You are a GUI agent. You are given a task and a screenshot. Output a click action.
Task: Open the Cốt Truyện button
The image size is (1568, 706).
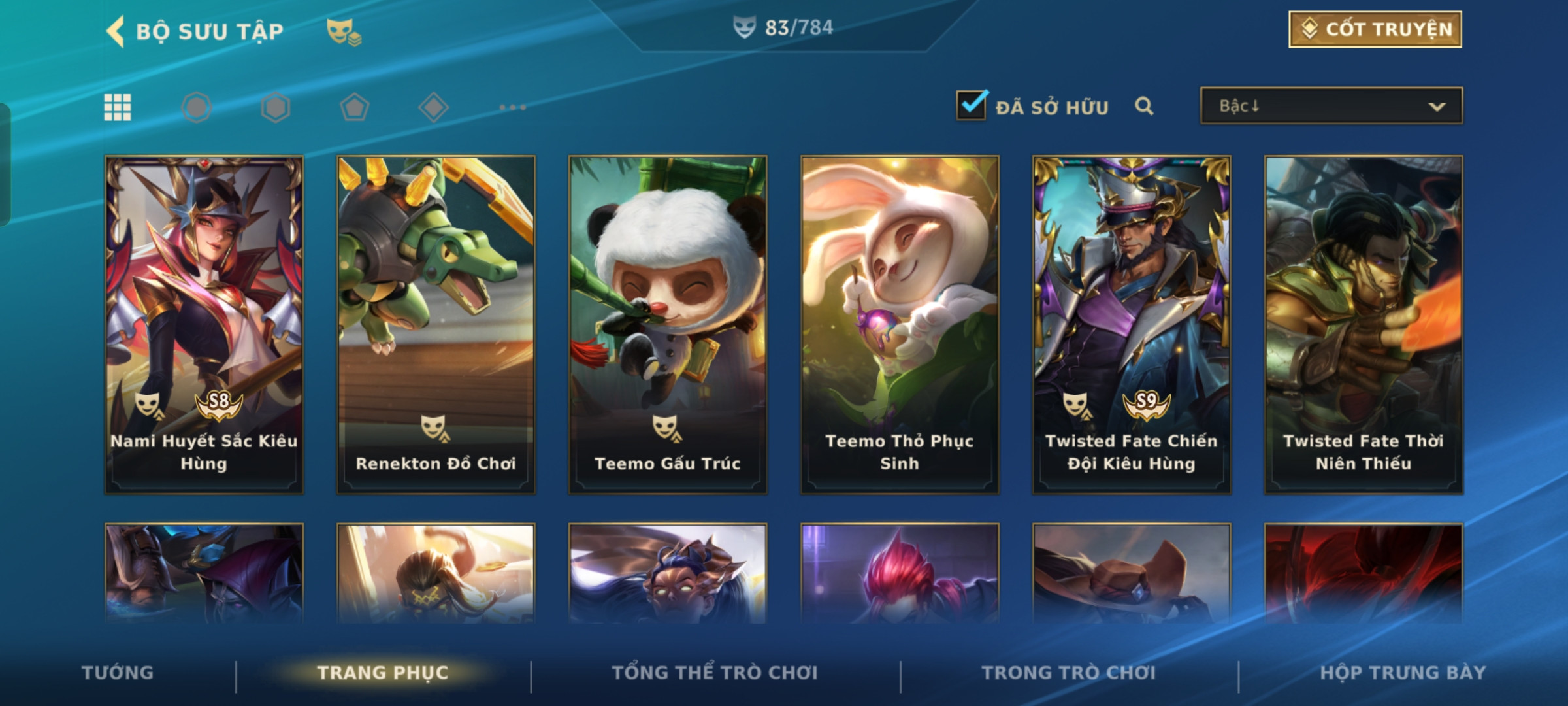click(x=1375, y=29)
